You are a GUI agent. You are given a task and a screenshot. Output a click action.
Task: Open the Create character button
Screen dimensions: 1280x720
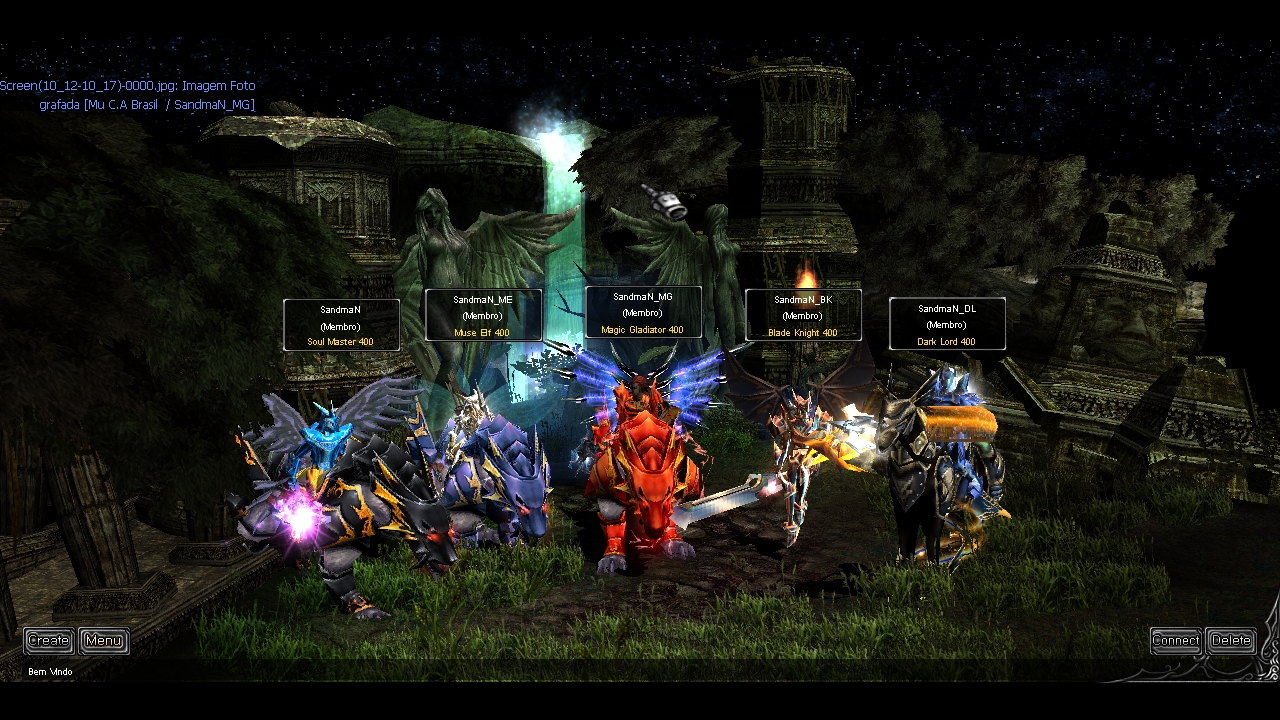point(48,640)
